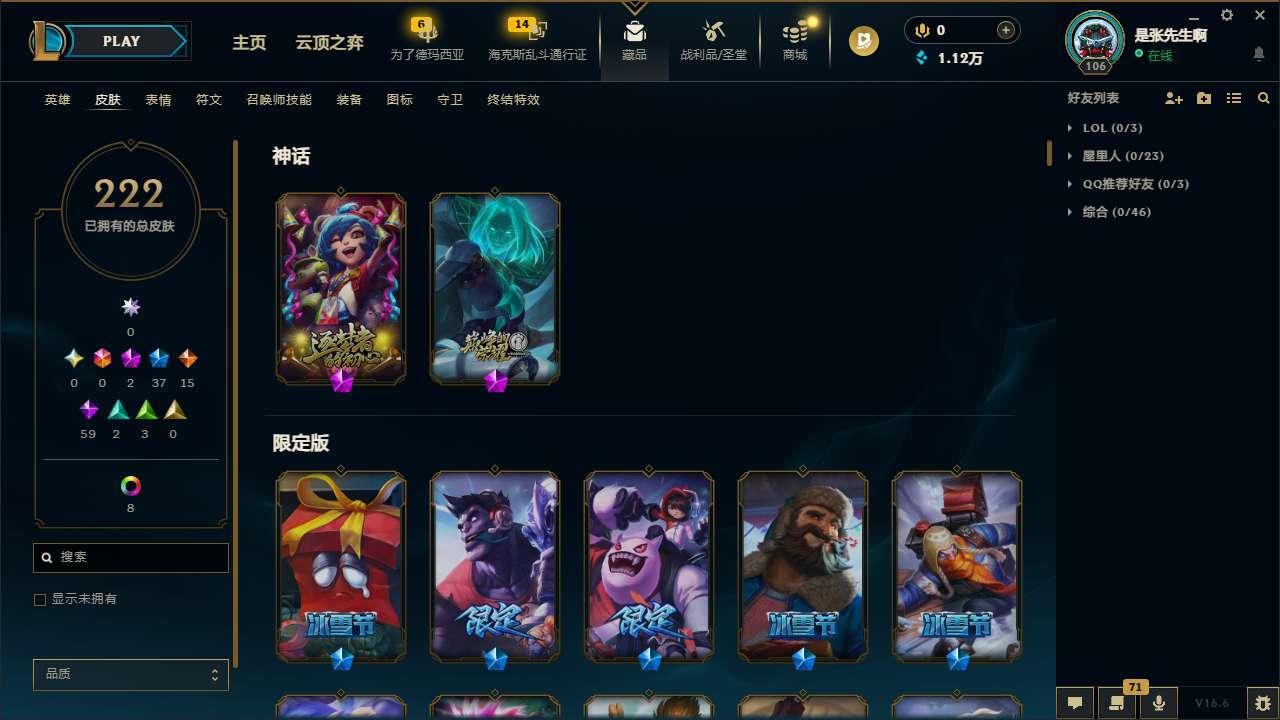The height and width of the screenshot is (720, 1280).
Task: Switch to the 英雄 tab
Action: click(x=57, y=100)
